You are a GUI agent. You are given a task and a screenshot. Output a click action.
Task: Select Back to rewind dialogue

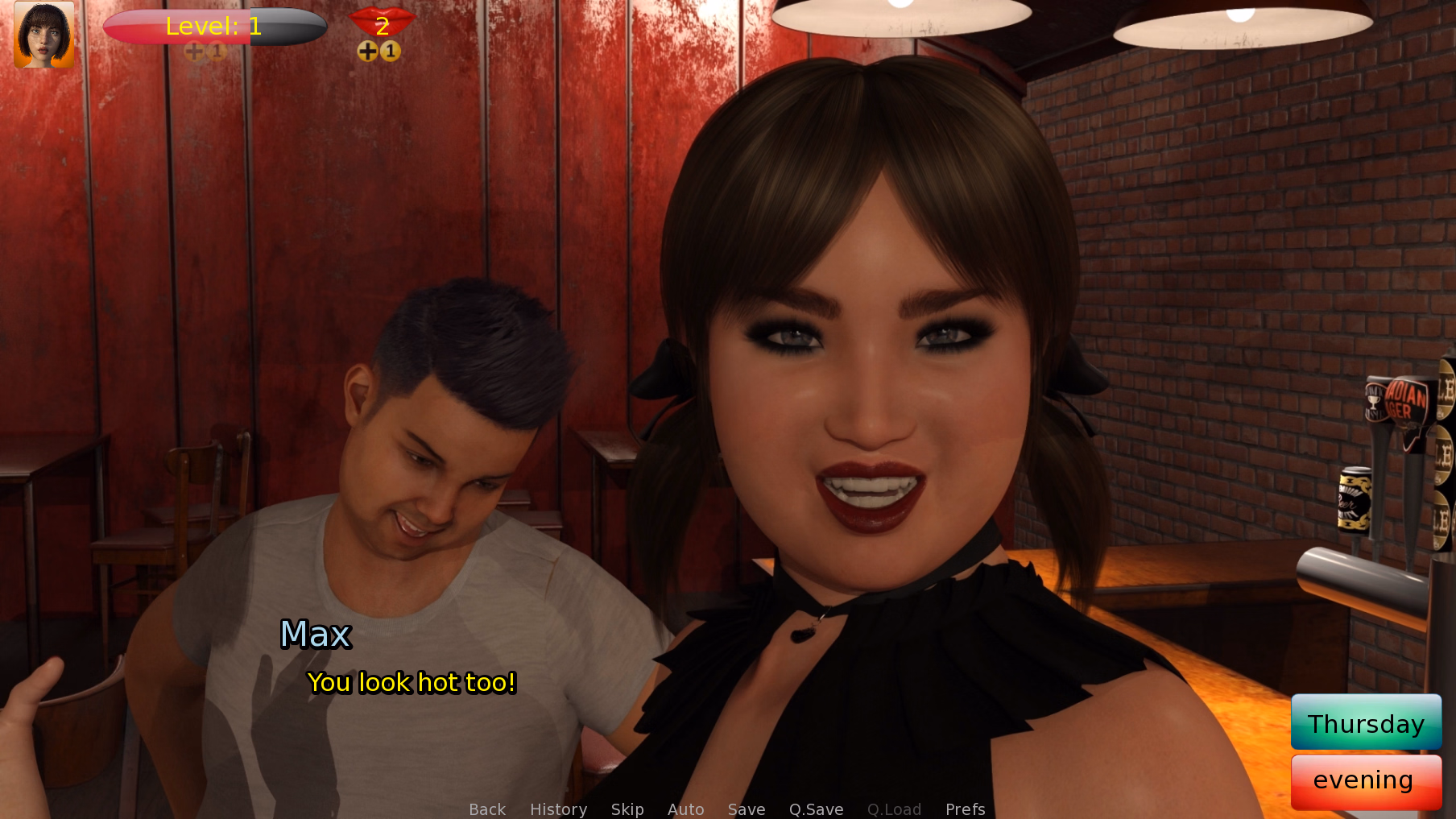pyautogui.click(x=486, y=809)
